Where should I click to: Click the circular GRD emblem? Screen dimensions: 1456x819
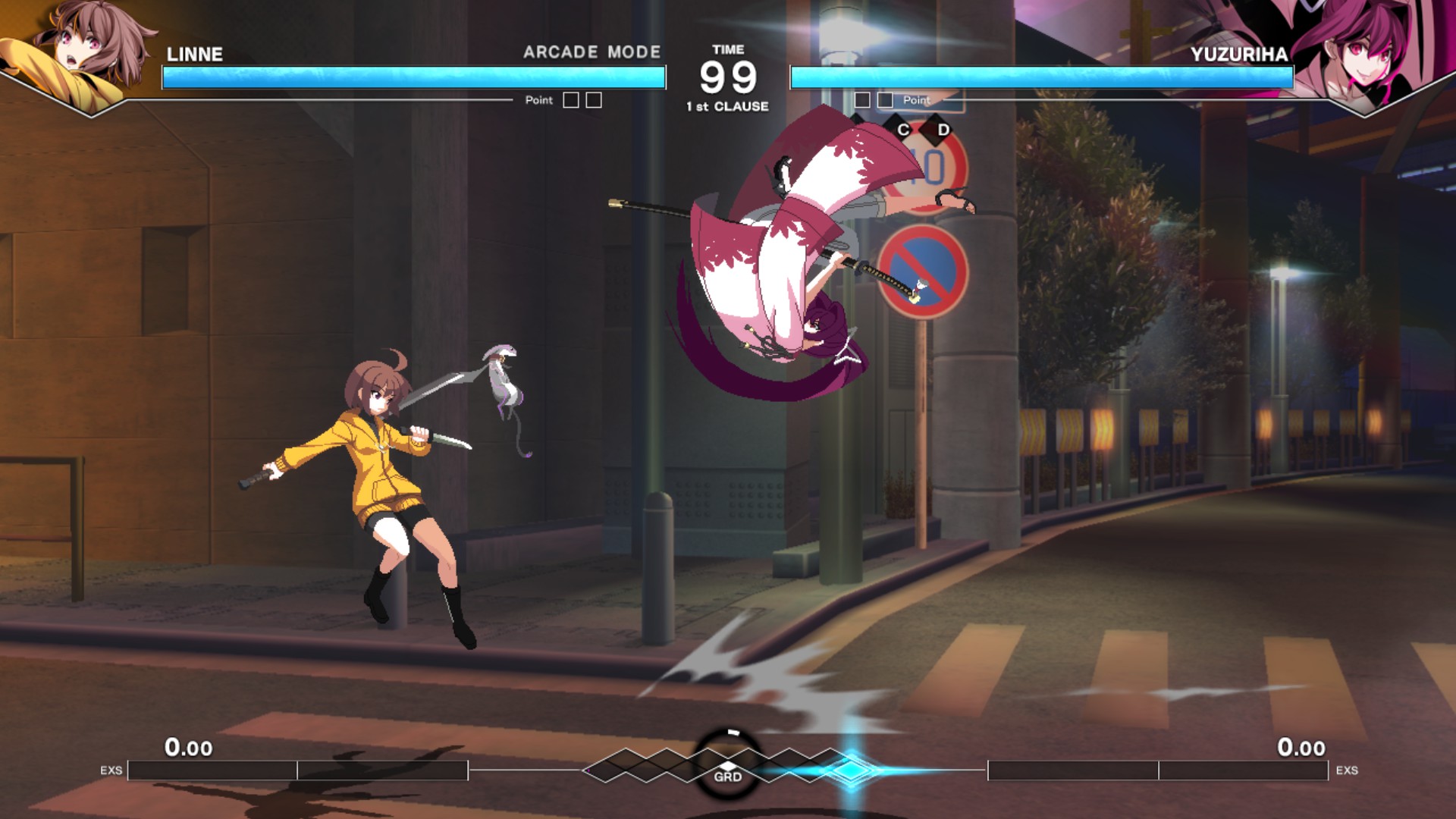tap(728, 766)
